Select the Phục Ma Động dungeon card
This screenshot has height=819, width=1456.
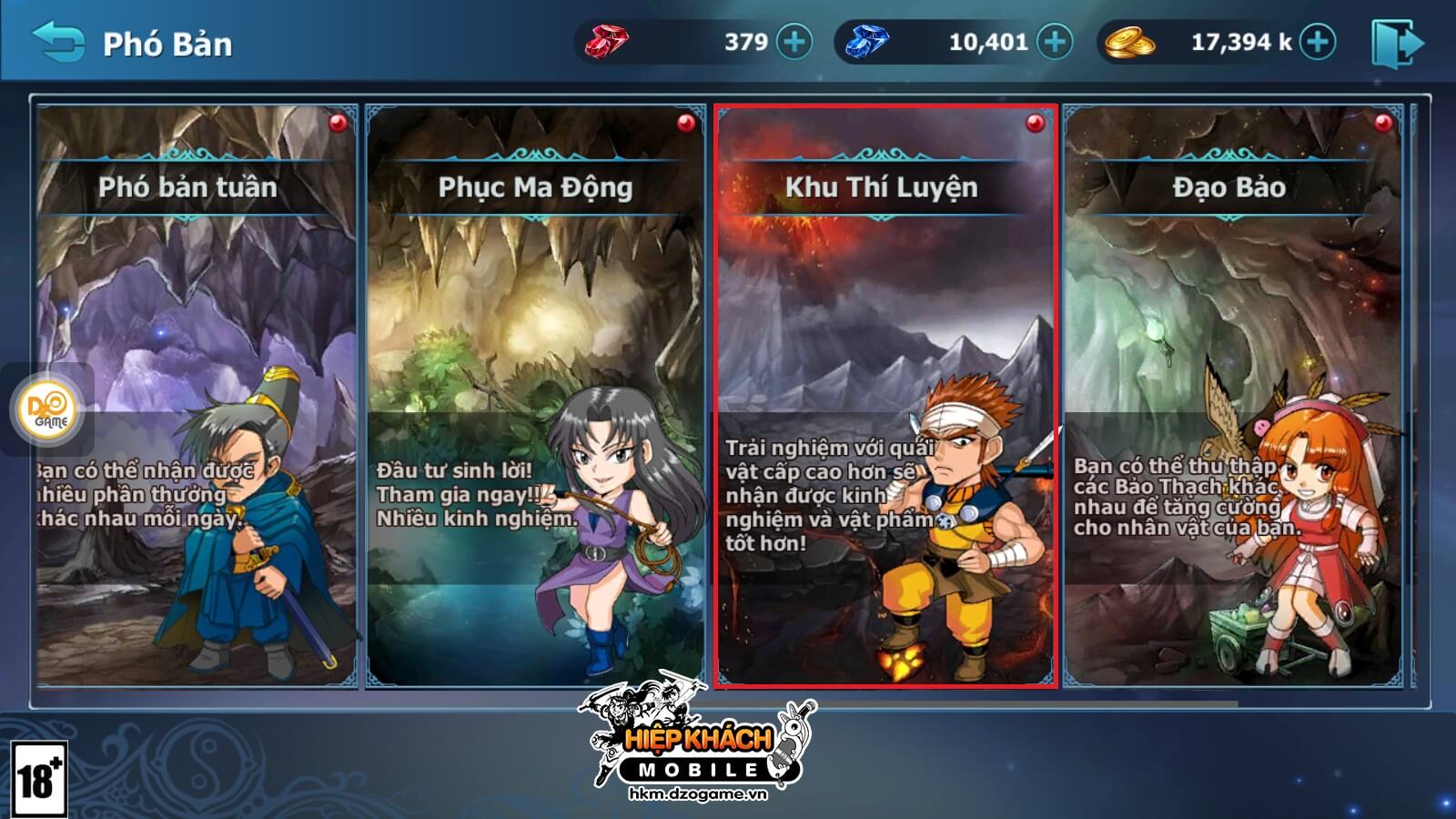535,396
